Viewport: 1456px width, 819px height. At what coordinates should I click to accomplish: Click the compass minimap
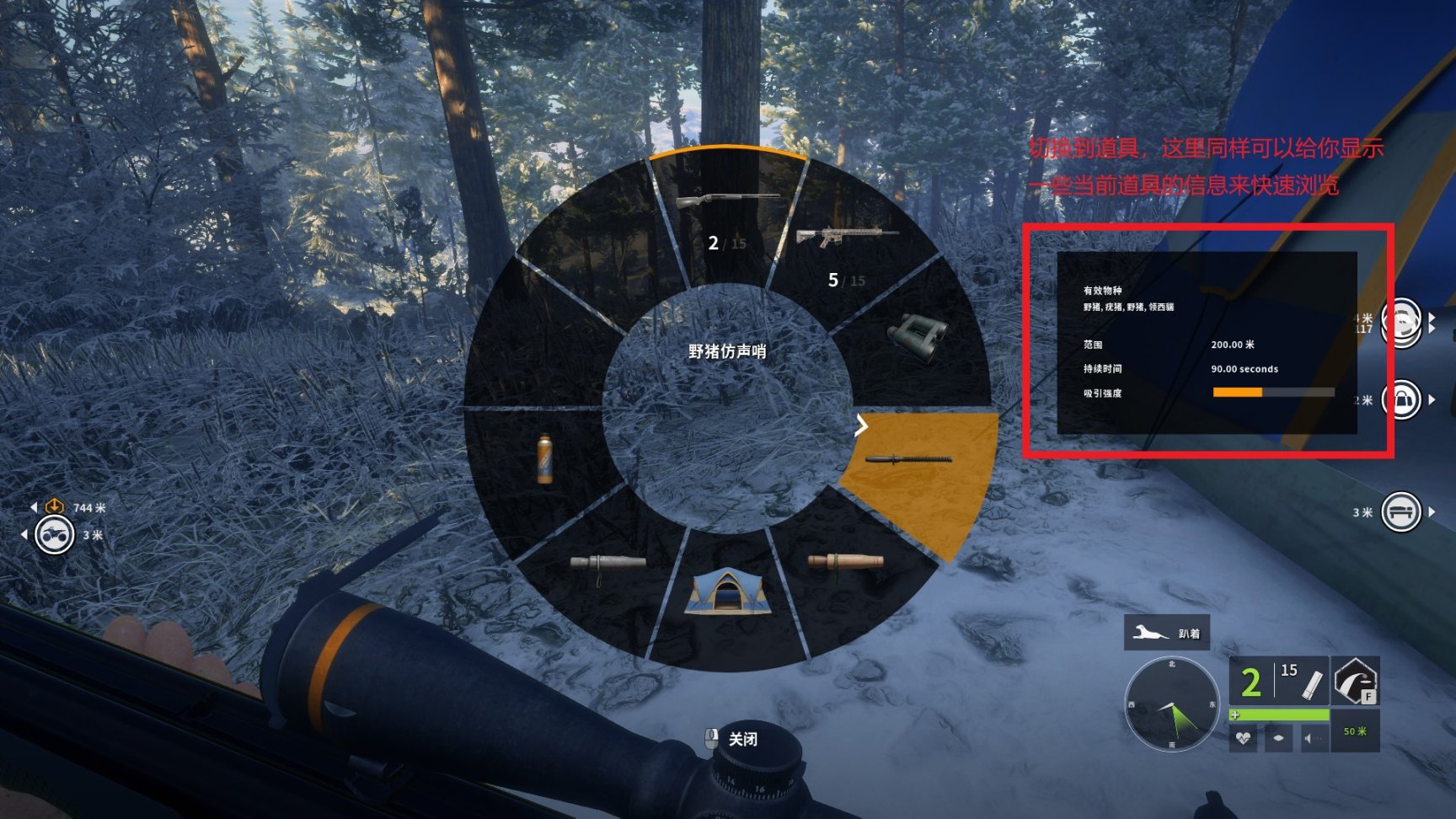click(x=1171, y=705)
